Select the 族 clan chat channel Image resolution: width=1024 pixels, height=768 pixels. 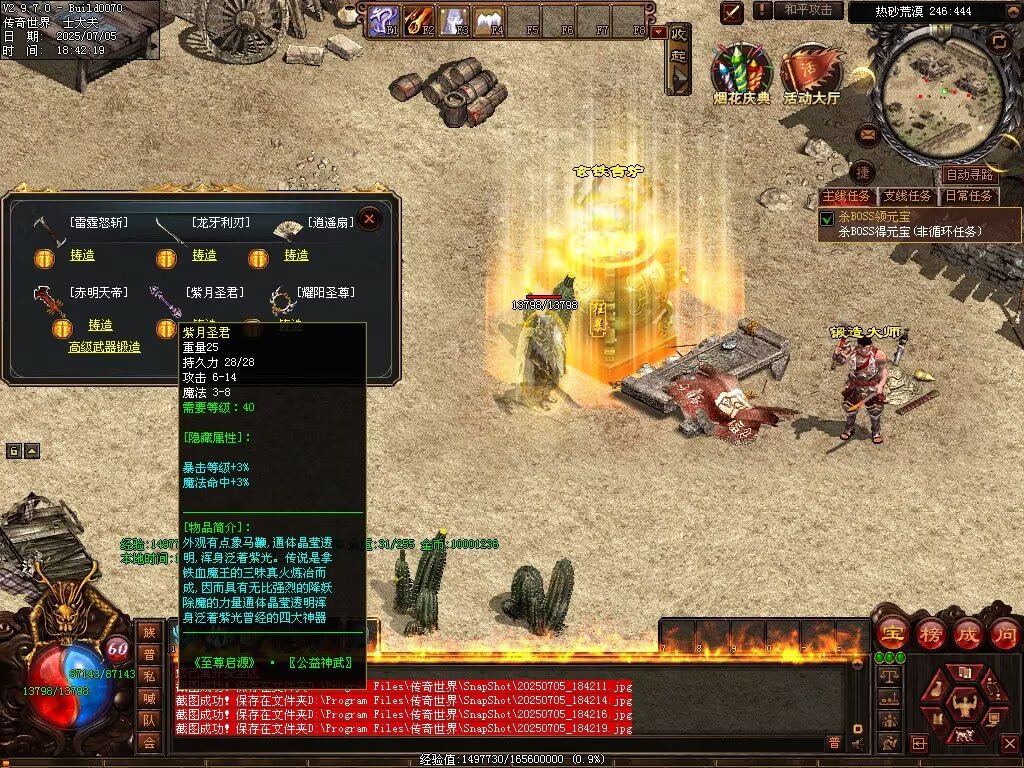149,632
